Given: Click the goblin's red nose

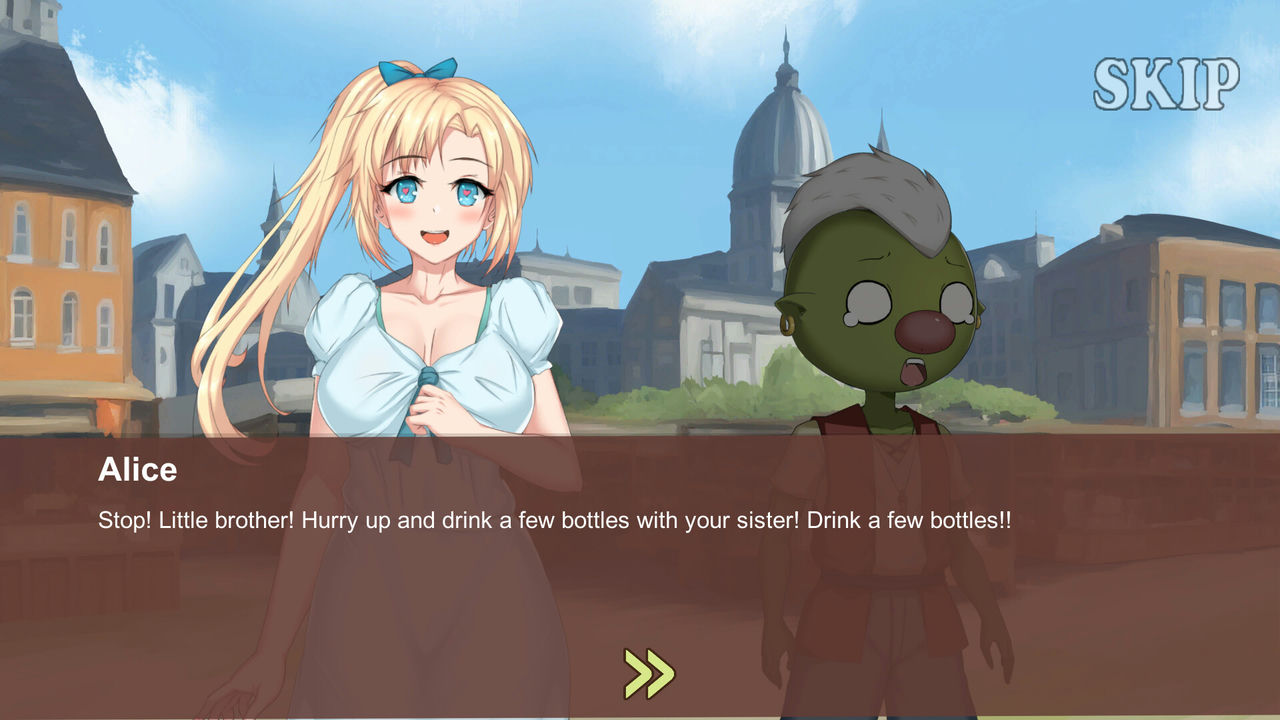Looking at the screenshot, I should [x=925, y=330].
